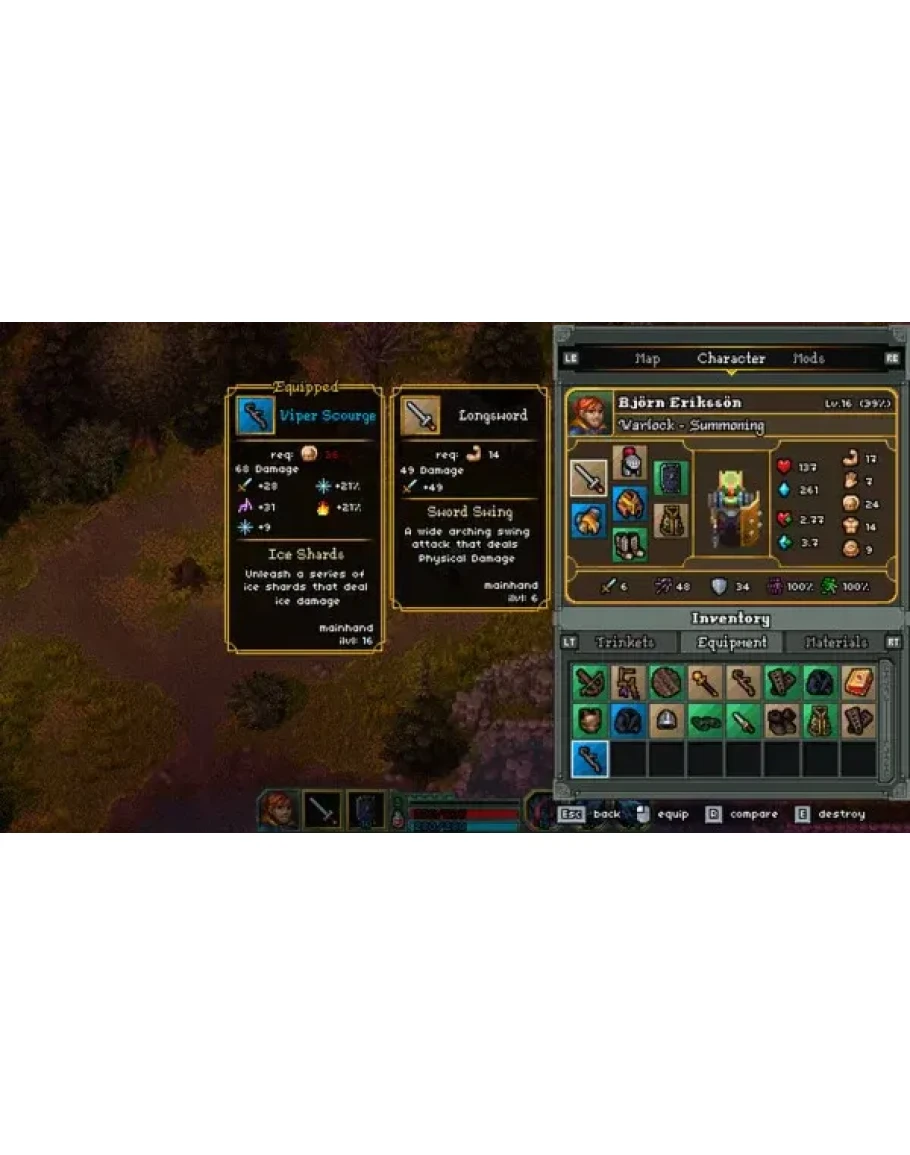Pick the crossbow in the inventory grid
The image size is (910, 1155).
pos(590,682)
